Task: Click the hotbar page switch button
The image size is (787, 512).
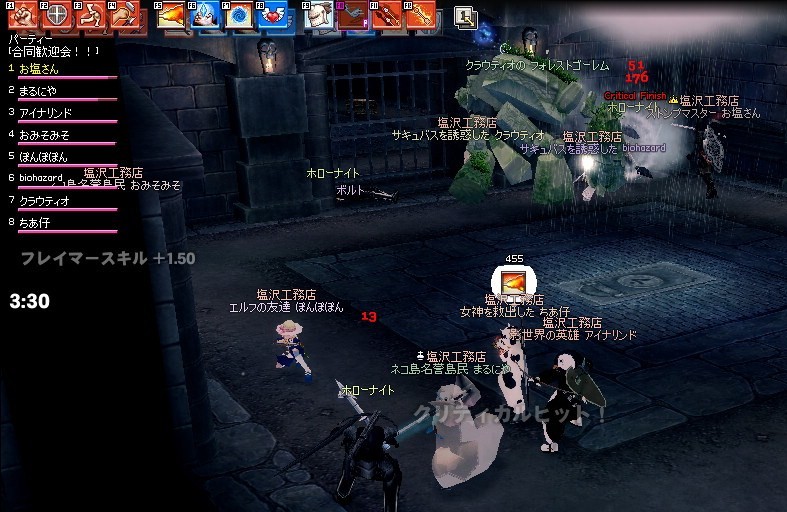Action: pyautogui.click(x=465, y=15)
